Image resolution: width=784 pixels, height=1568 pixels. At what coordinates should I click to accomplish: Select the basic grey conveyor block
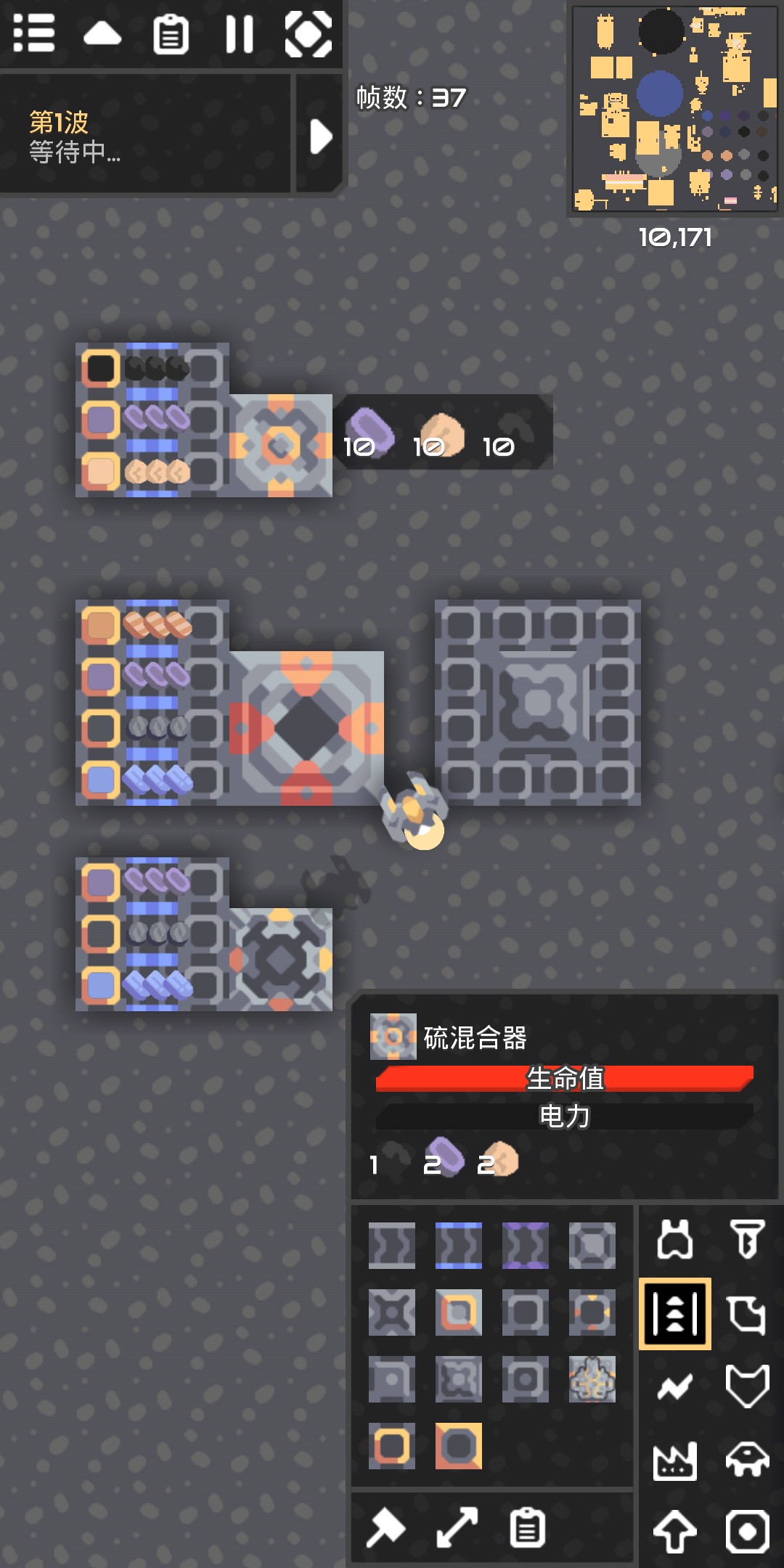pos(391,1246)
